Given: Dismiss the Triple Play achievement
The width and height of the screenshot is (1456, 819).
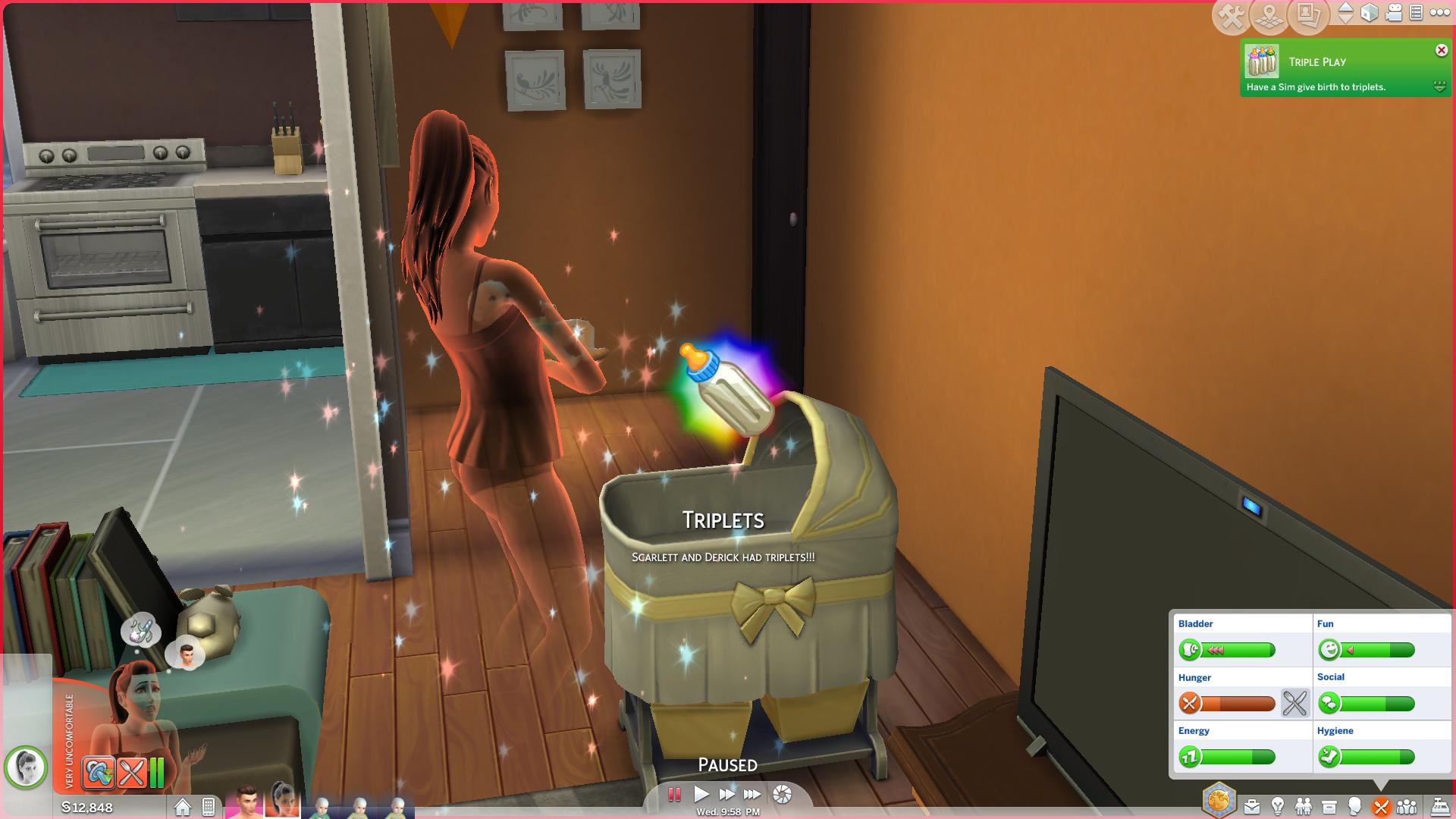Looking at the screenshot, I should tap(1440, 50).
